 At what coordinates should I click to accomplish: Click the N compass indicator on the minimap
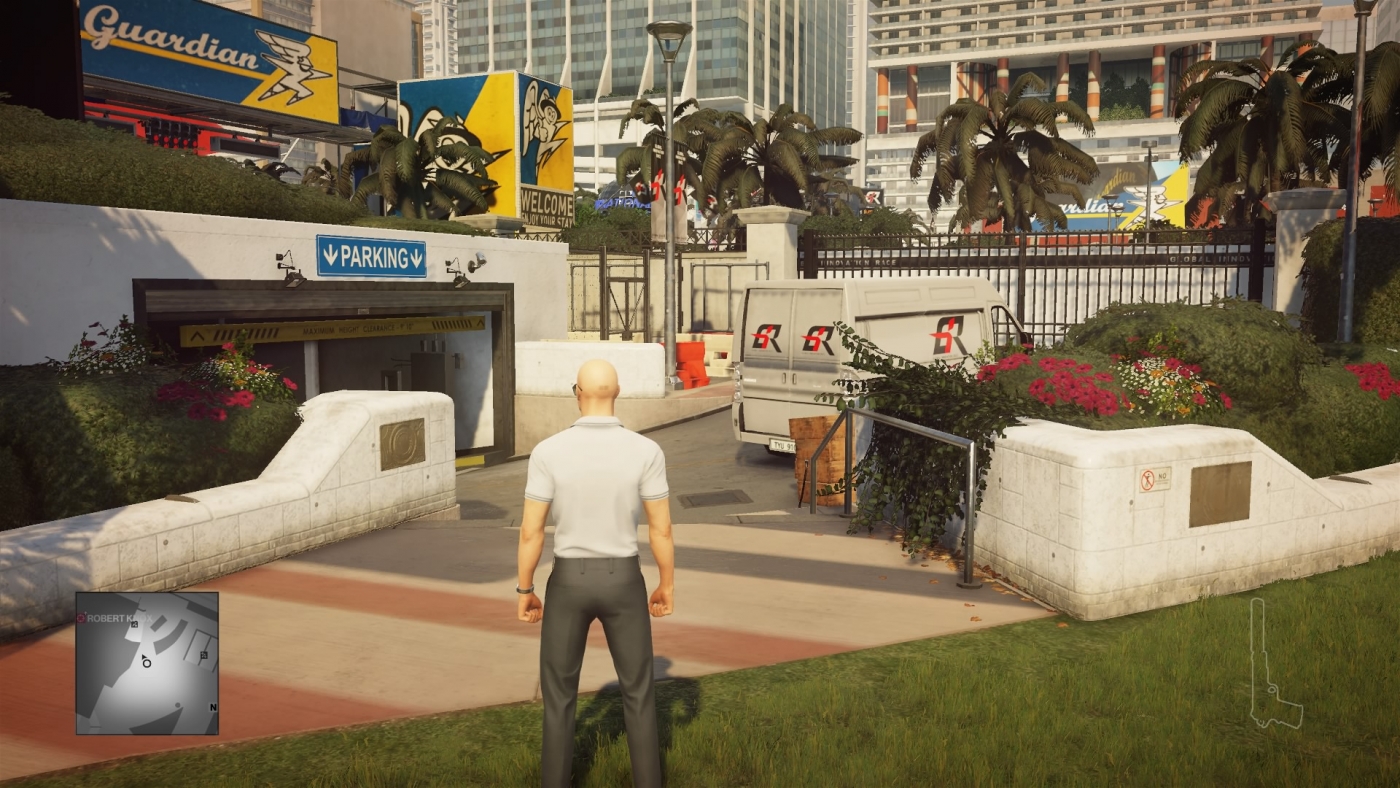click(213, 707)
